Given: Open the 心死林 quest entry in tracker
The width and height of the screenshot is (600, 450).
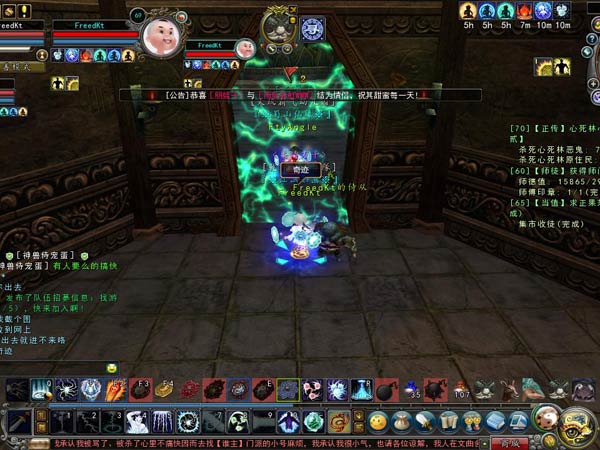Looking at the screenshot, I should click(x=555, y=129).
